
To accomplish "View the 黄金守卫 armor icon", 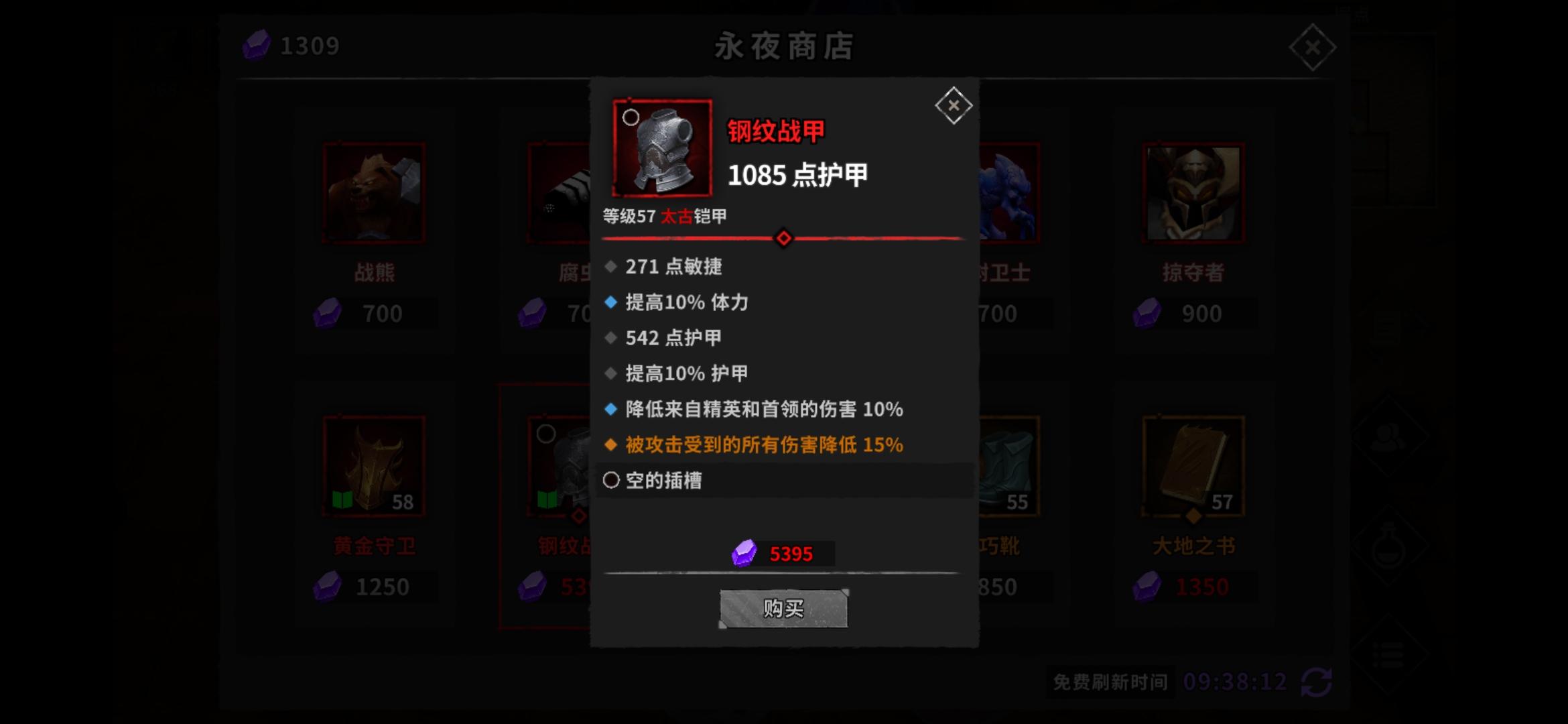I will tap(373, 464).
